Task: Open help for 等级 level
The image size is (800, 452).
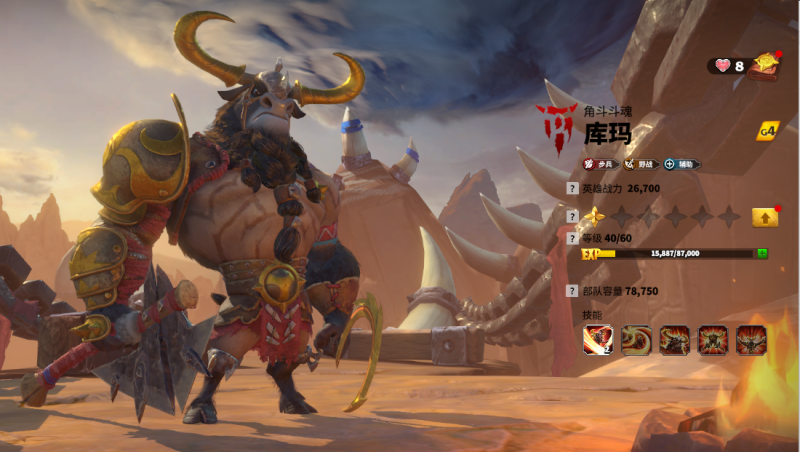Action: click(x=572, y=239)
